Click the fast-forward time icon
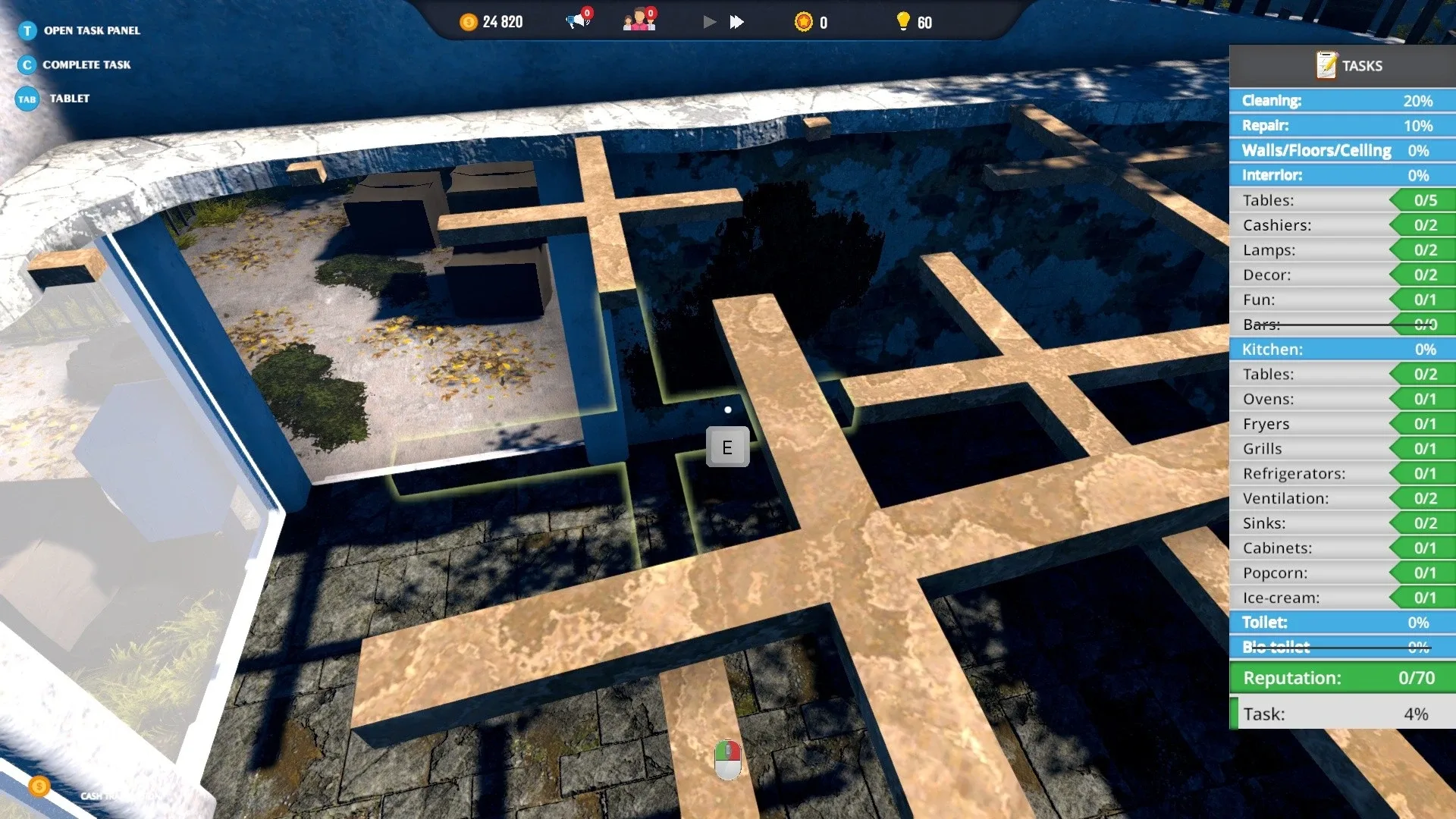 735,22
